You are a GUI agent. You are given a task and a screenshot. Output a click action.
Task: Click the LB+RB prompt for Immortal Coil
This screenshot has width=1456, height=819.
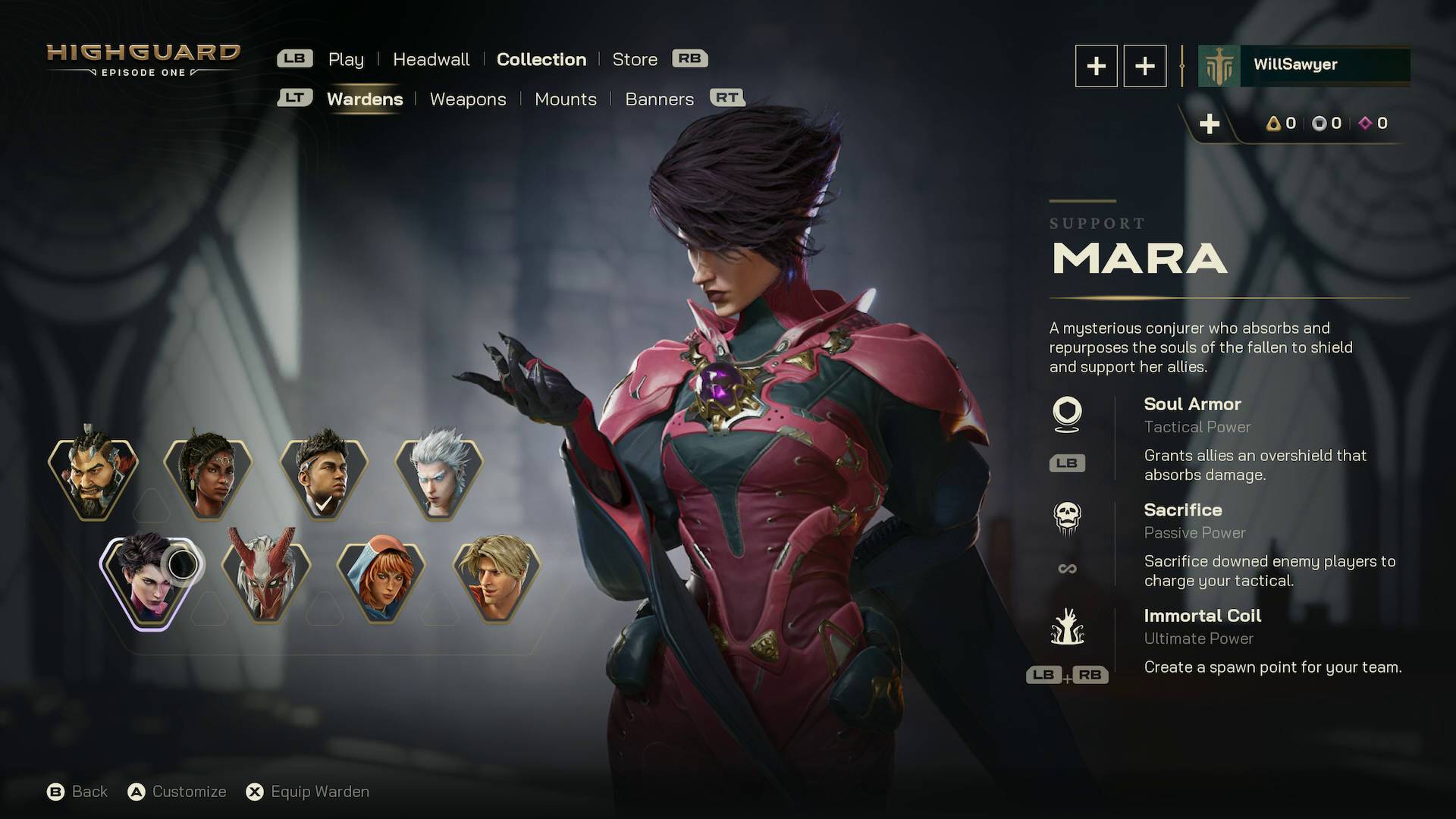click(x=1068, y=674)
